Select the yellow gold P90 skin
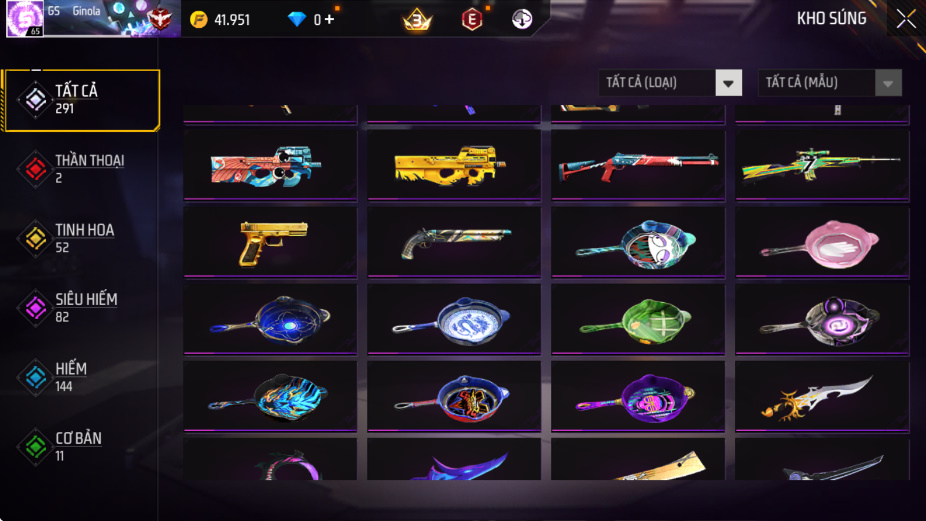Screen dimensions: 926x521 pos(452,166)
